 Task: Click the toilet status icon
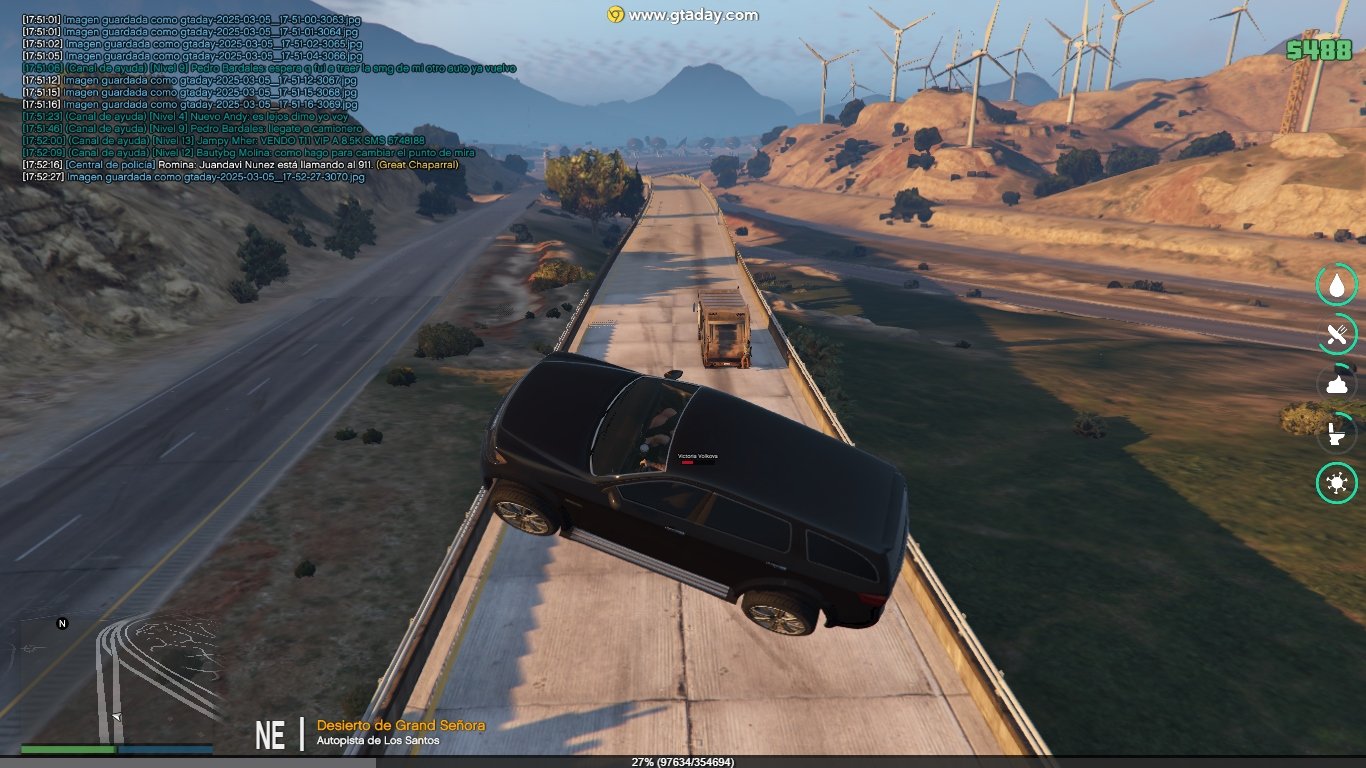[x=1336, y=434]
